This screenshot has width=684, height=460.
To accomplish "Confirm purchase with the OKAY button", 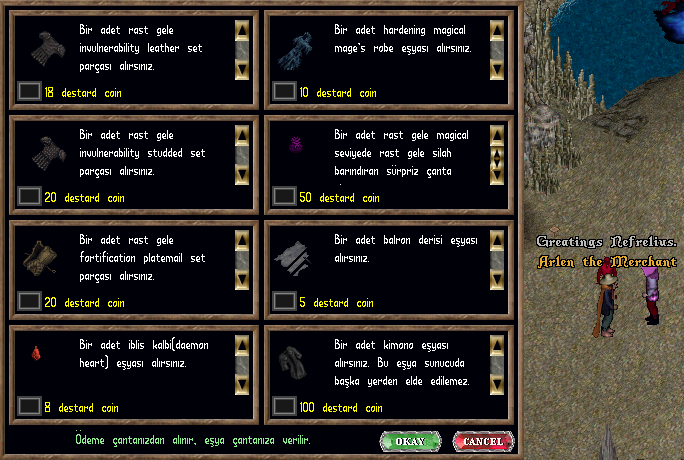I will coord(410,441).
